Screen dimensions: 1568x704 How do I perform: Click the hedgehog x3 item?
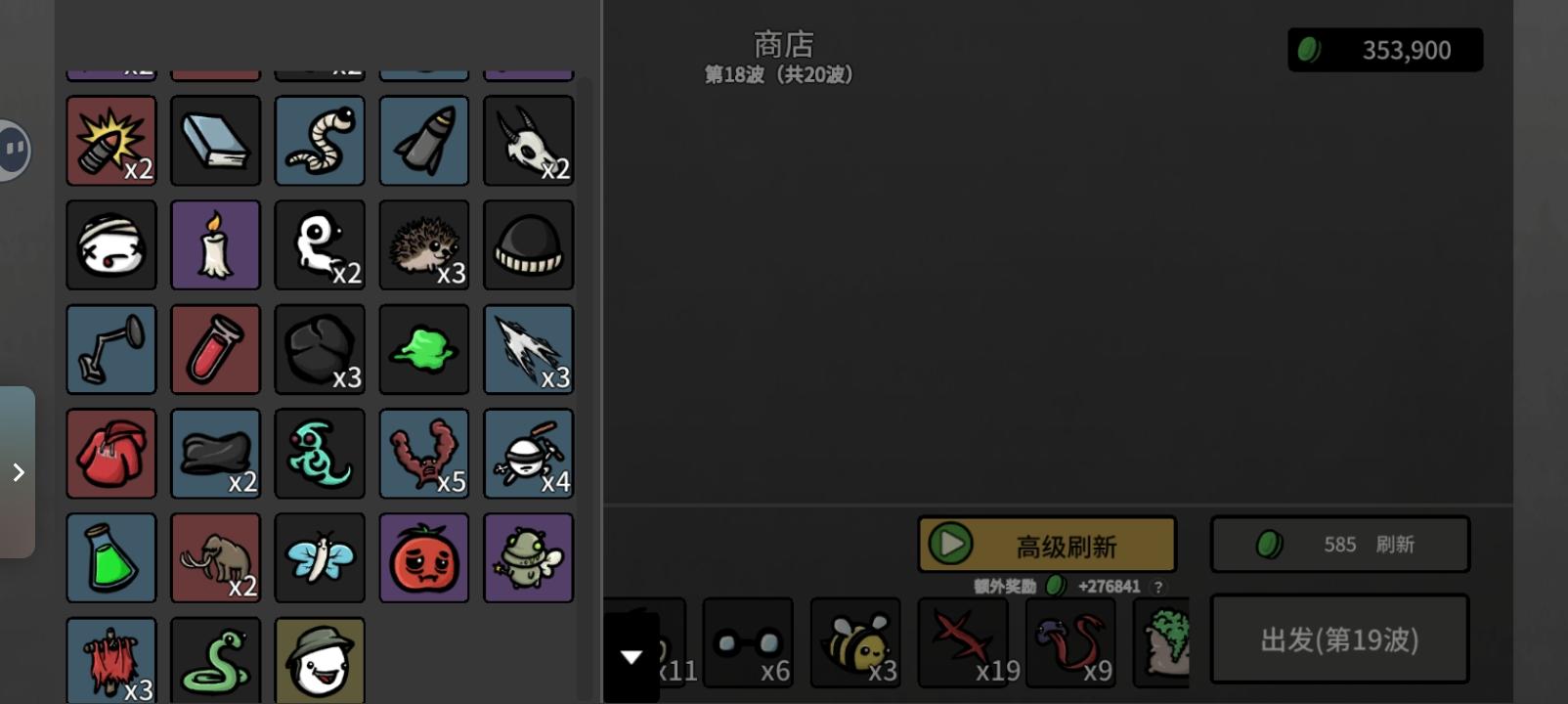[423, 244]
